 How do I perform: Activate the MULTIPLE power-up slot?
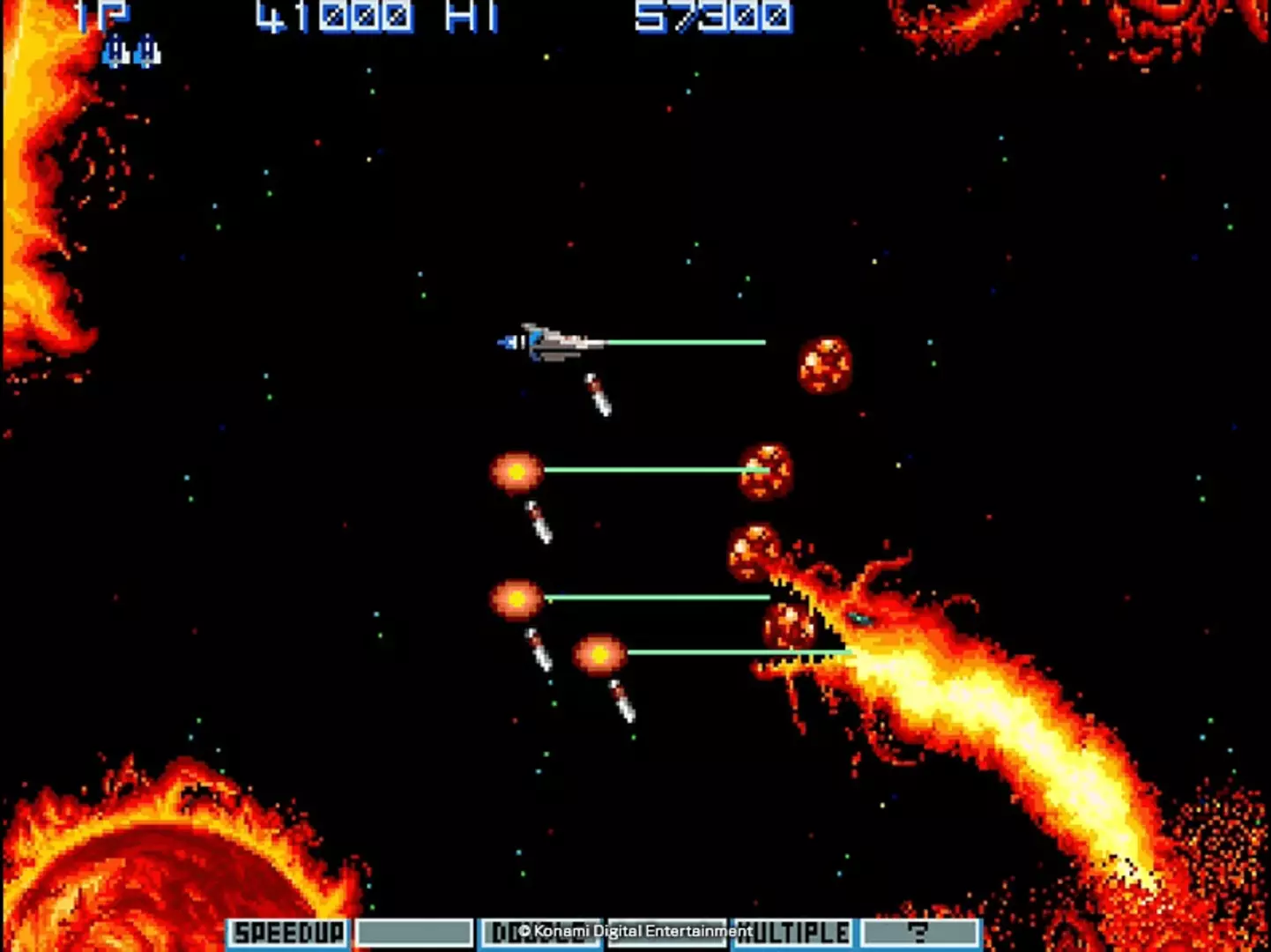pyautogui.click(x=792, y=933)
